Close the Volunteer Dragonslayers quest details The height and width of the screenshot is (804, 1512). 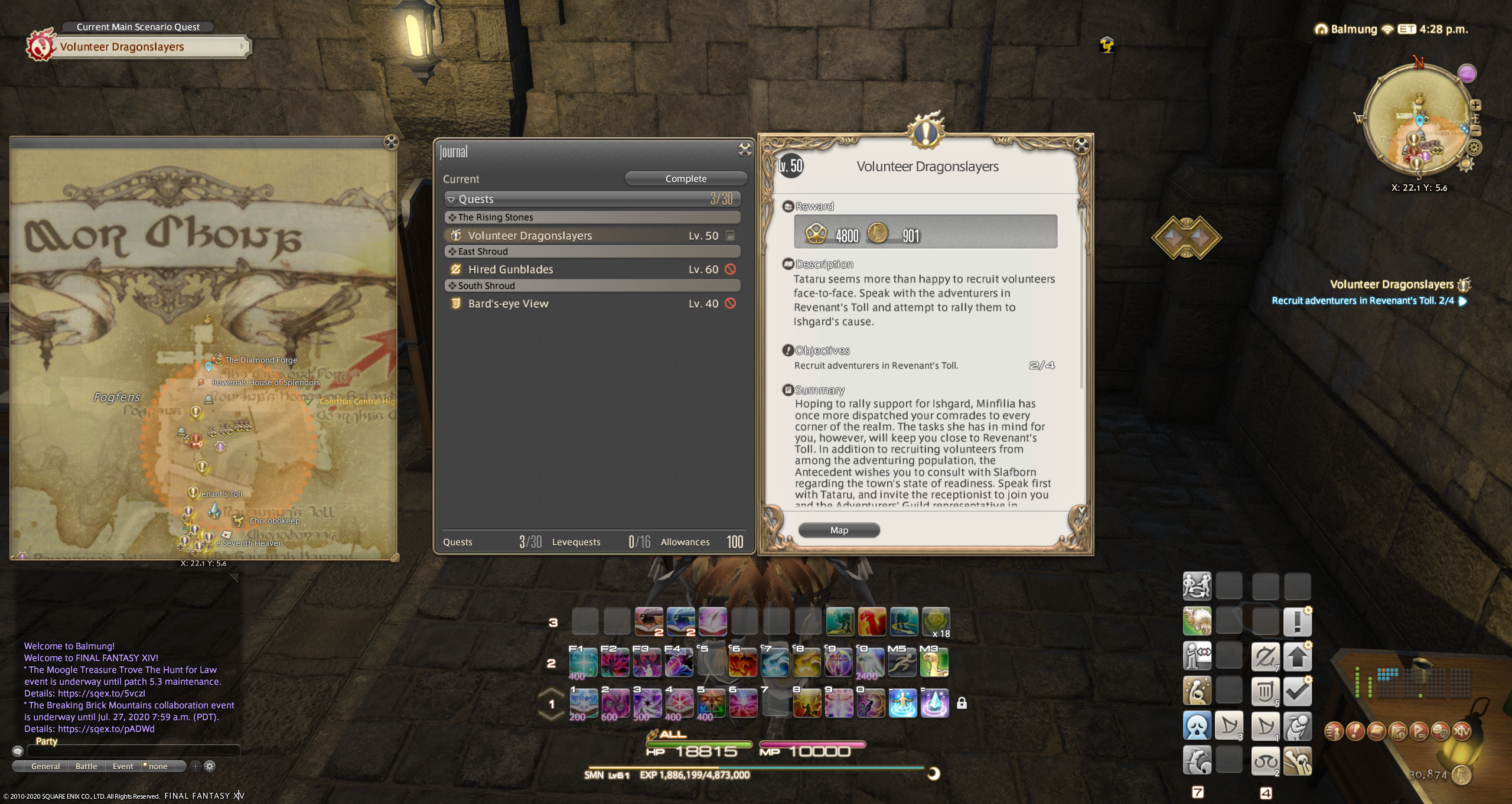(1081, 145)
